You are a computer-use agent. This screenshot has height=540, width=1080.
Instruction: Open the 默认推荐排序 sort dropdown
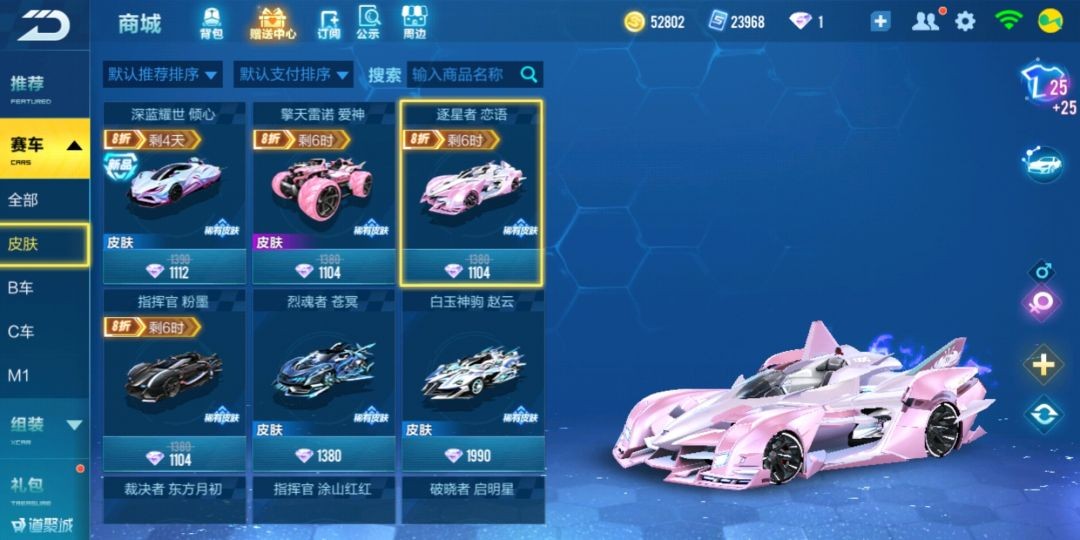(163, 74)
